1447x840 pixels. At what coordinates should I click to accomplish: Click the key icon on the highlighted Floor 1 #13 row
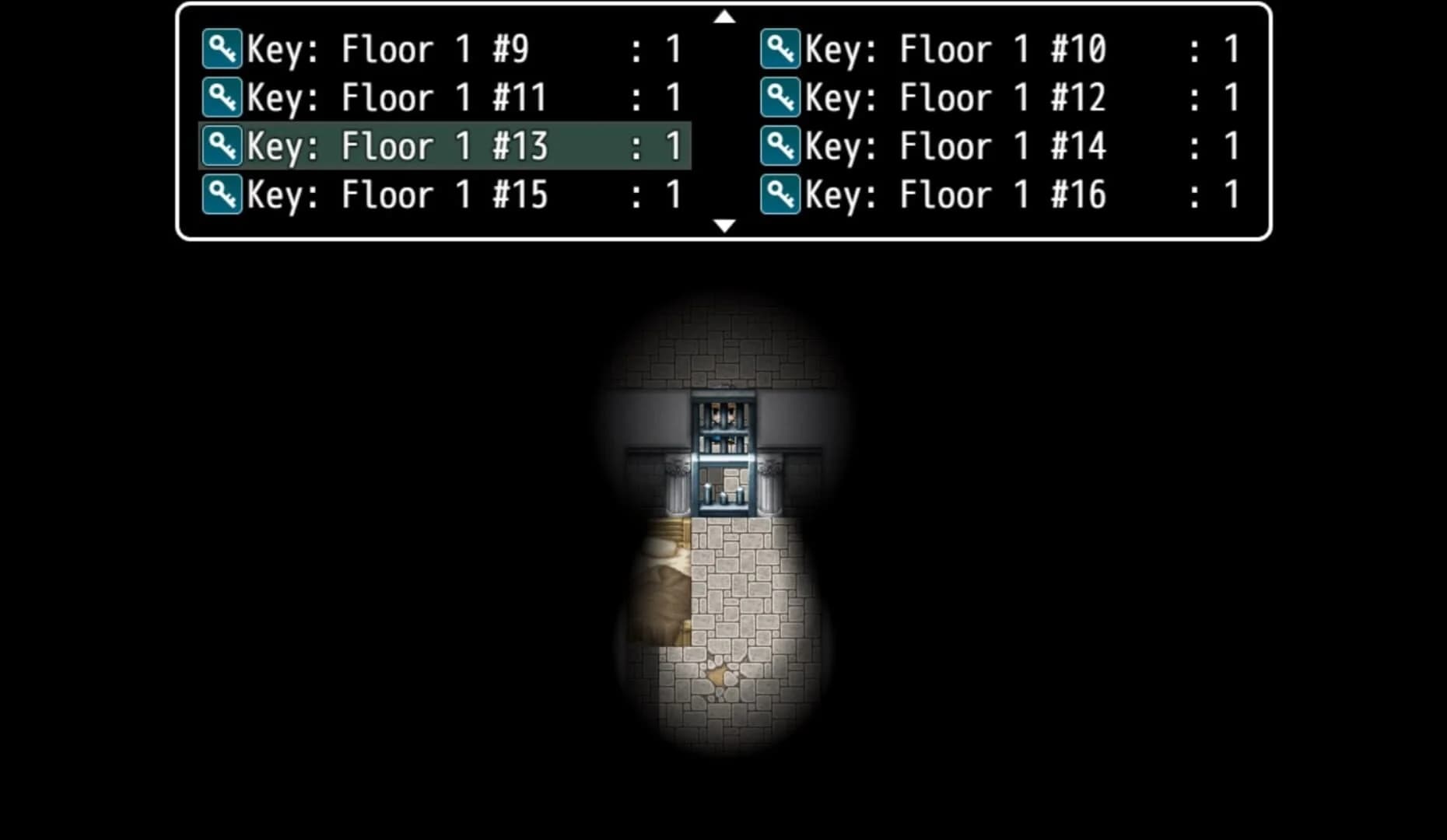point(222,145)
